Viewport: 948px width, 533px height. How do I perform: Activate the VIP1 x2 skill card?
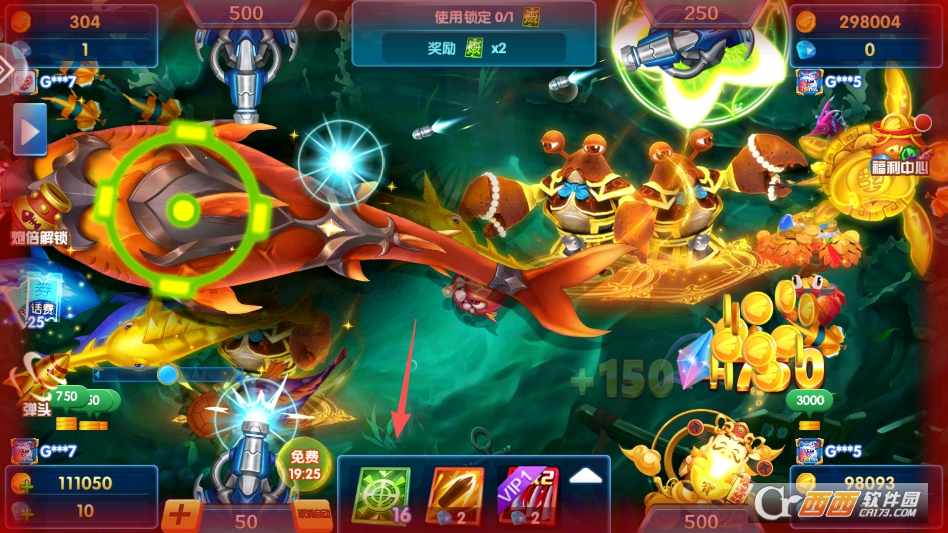pyautogui.click(x=527, y=495)
